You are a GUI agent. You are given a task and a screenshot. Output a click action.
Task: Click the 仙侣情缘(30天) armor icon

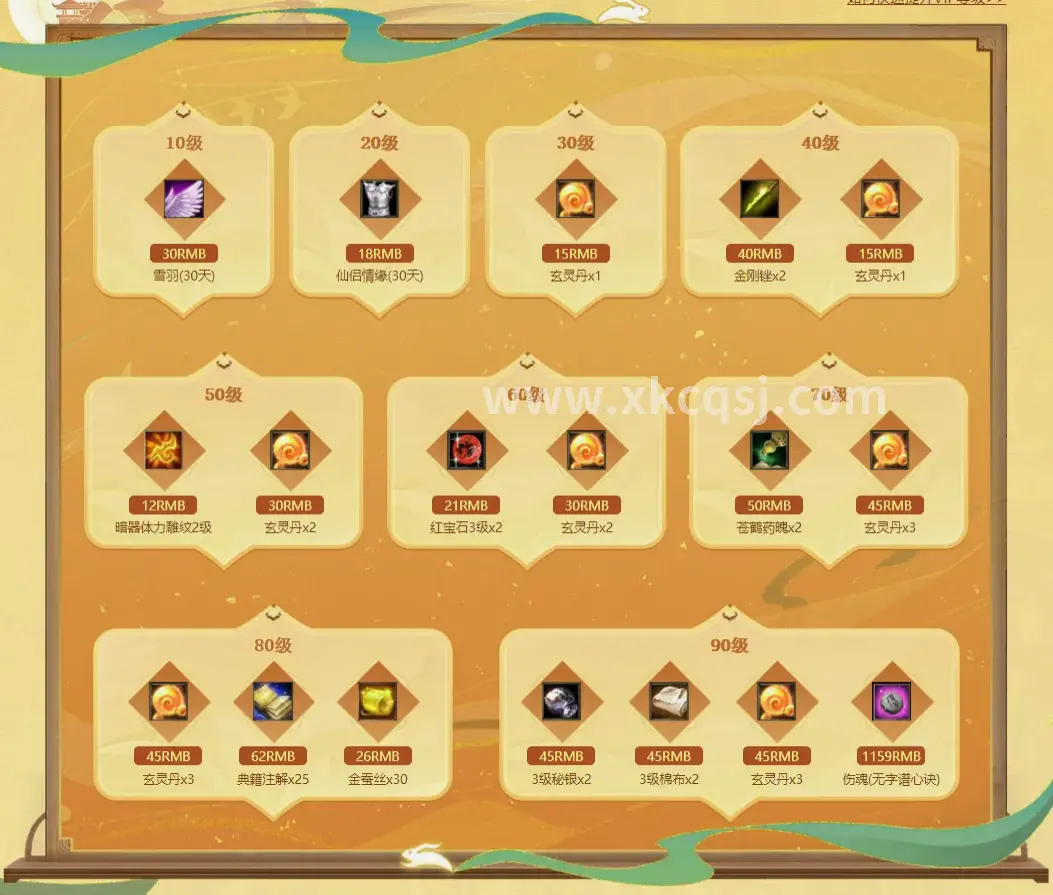[380, 199]
